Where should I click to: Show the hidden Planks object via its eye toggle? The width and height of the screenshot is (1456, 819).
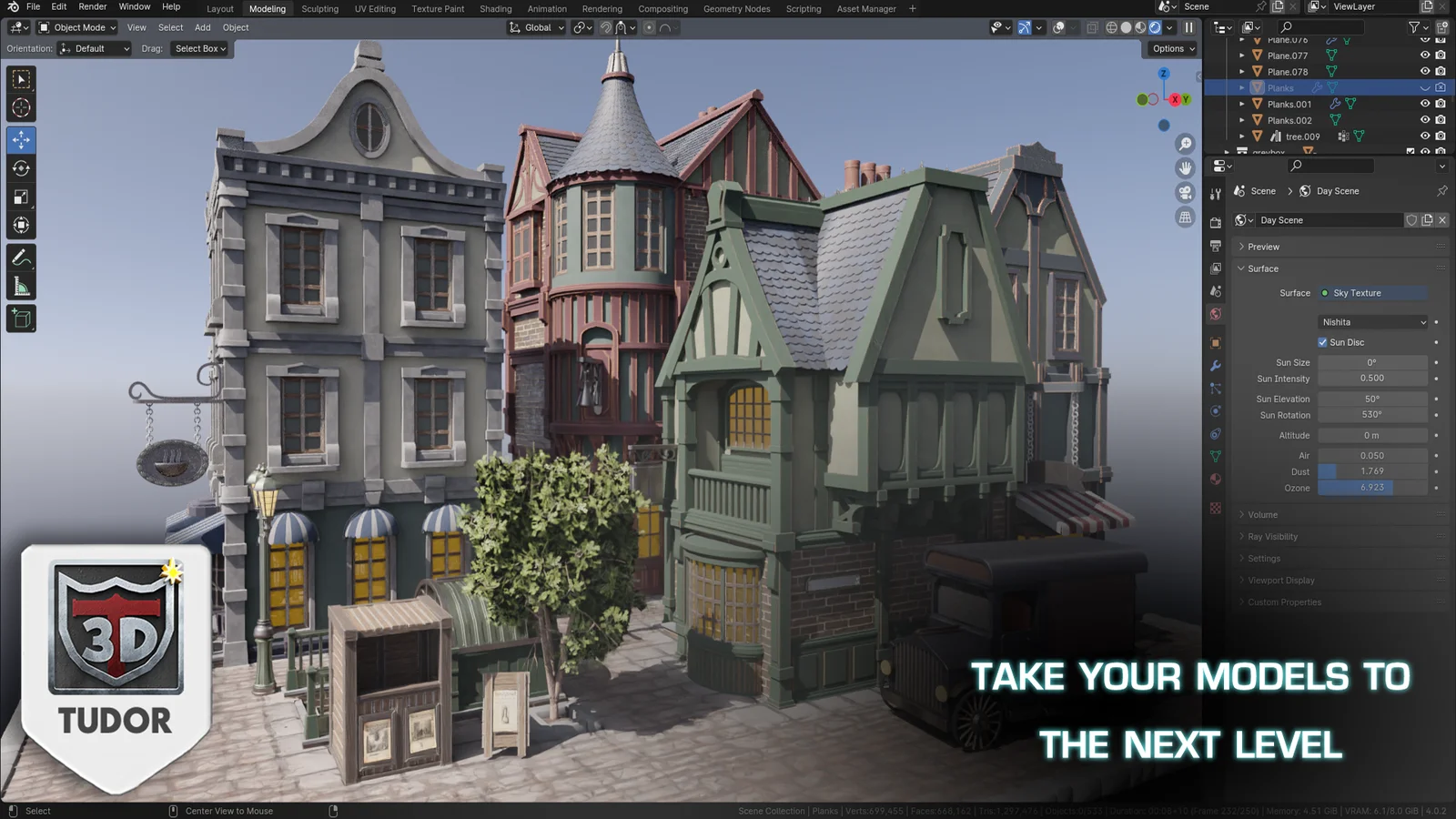(x=1424, y=87)
